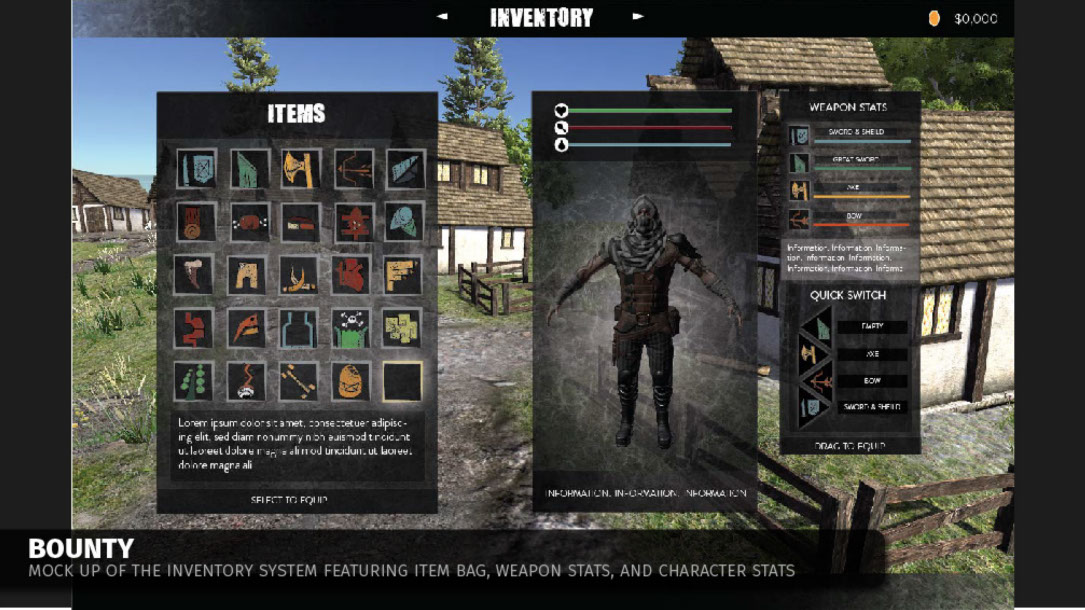Select the blue bottle item slot
1085x610 pixels.
click(301, 328)
